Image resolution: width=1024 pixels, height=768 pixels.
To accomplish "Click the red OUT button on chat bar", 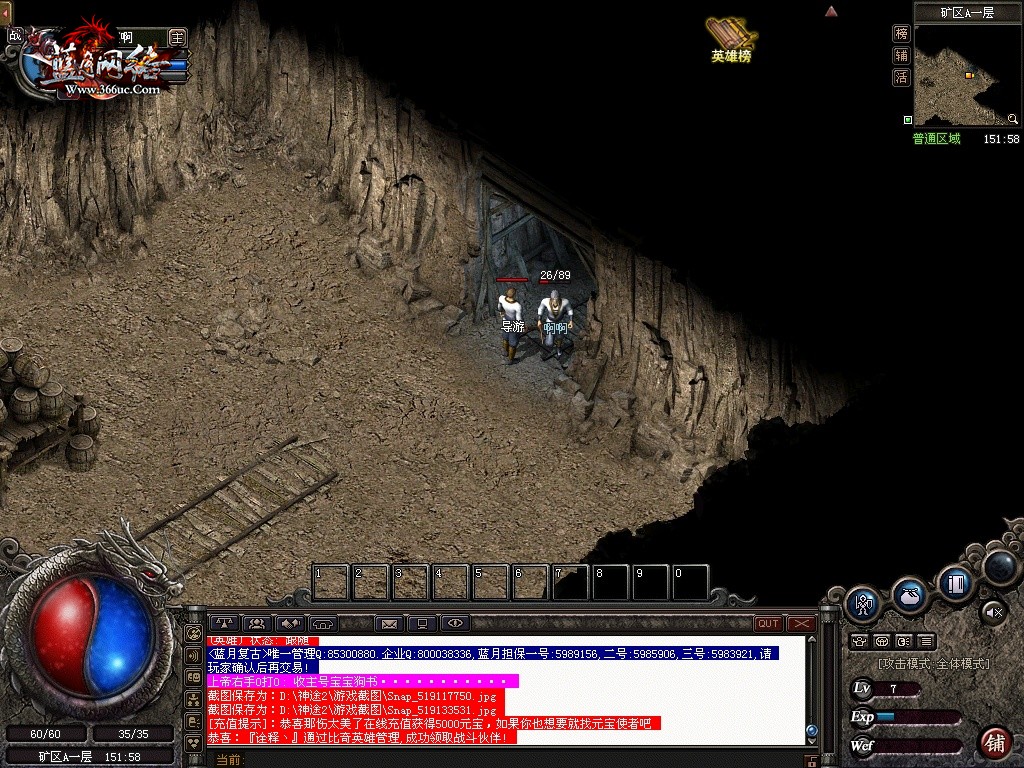I will point(768,623).
